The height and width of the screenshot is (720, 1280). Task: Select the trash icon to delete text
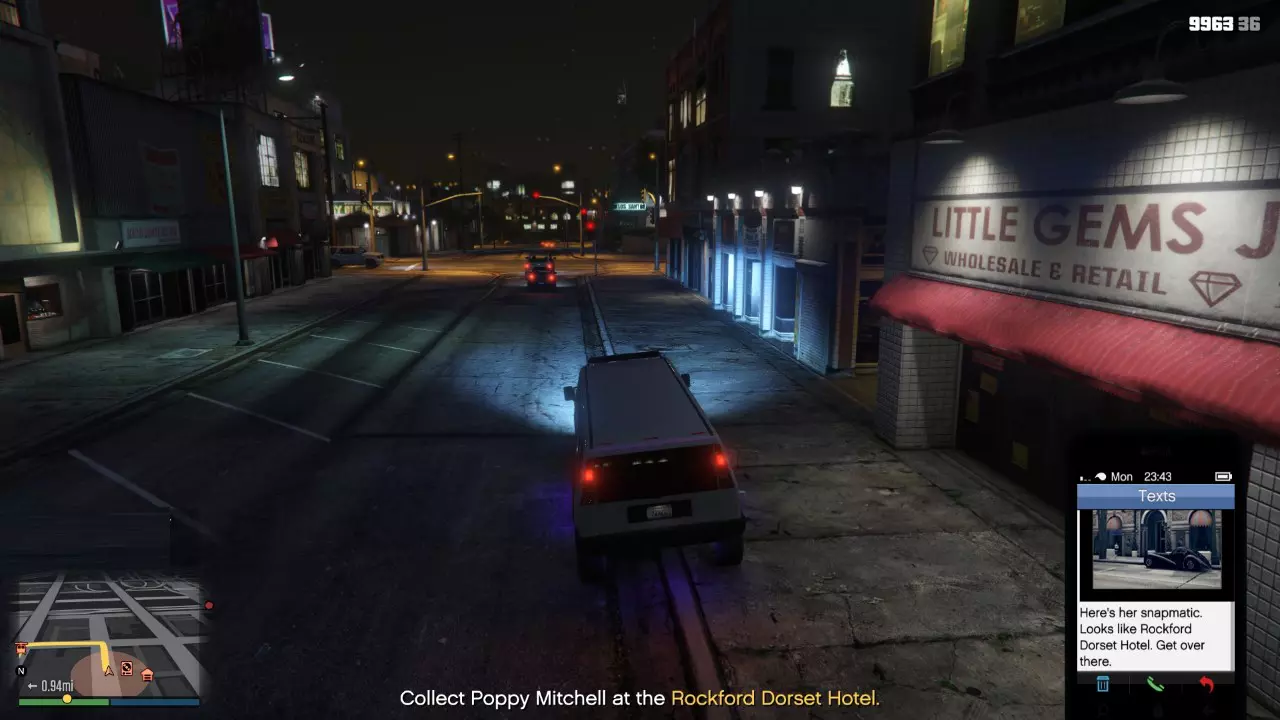pyautogui.click(x=1103, y=683)
